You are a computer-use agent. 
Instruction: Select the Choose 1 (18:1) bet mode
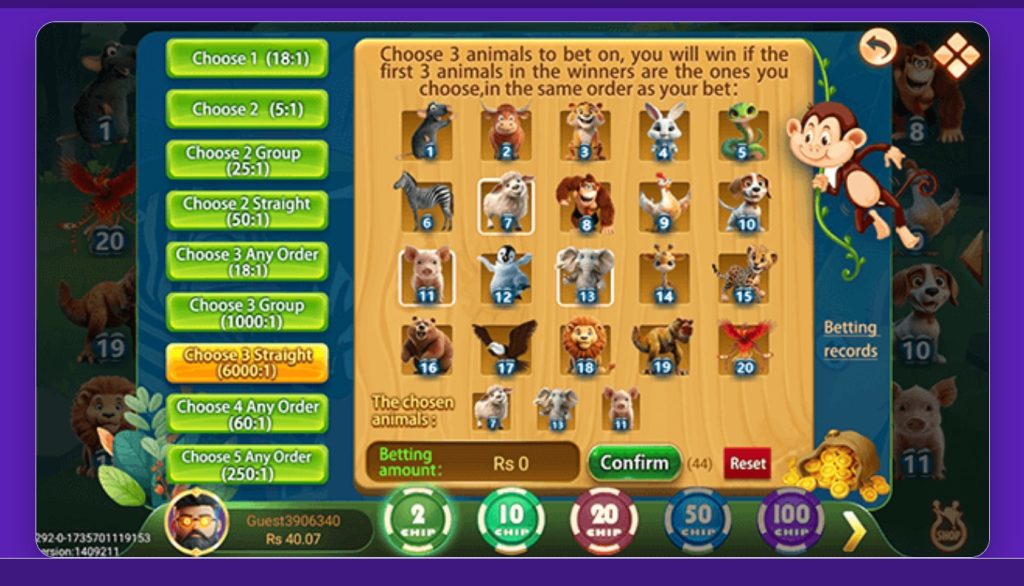tap(247, 59)
